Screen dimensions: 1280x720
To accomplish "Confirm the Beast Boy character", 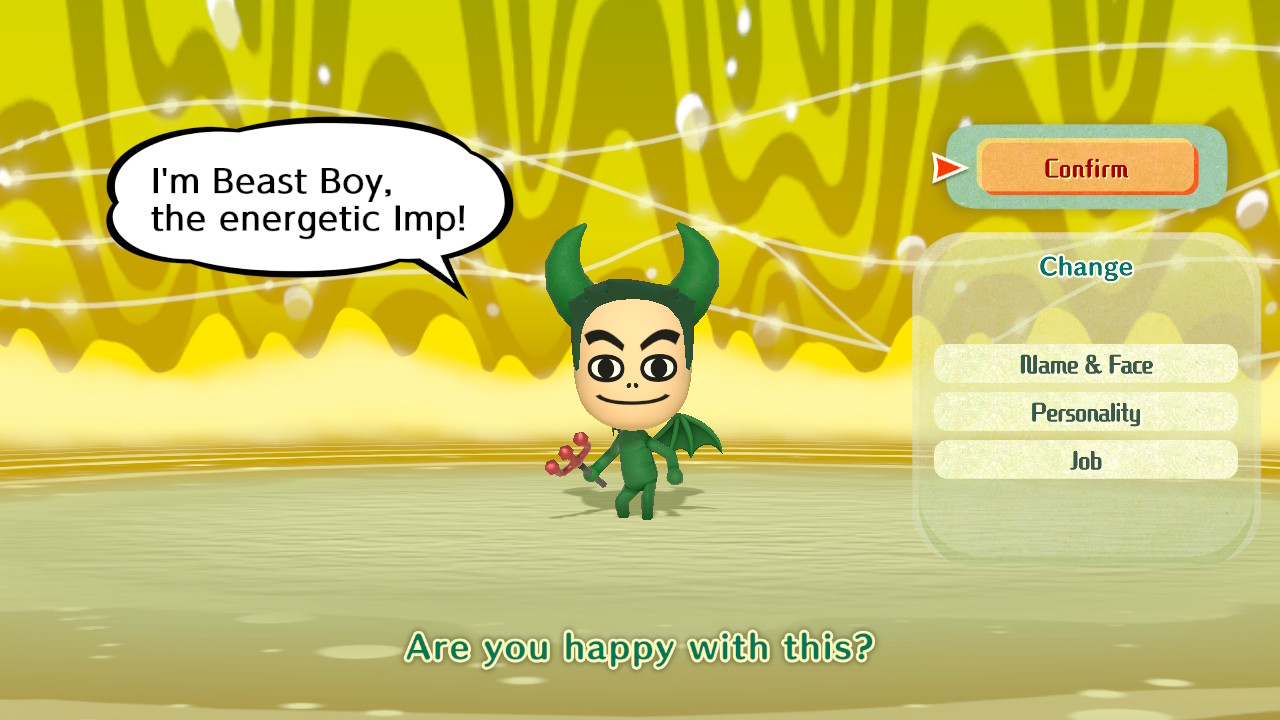I will pyautogui.click(x=1087, y=167).
